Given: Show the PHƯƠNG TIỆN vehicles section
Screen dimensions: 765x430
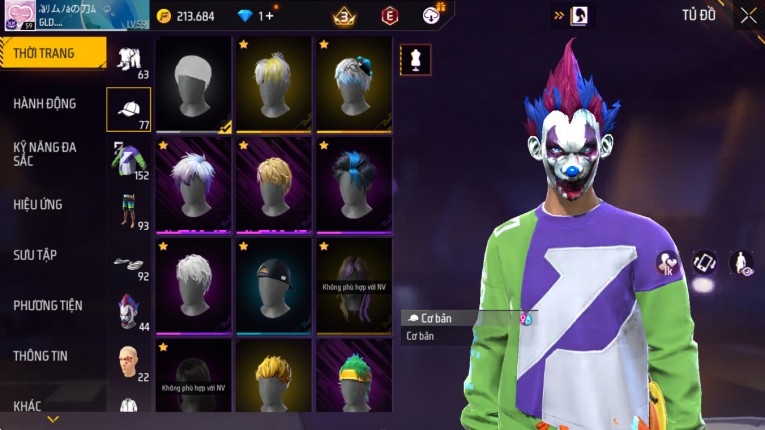Looking at the screenshot, I should pyautogui.click(x=48, y=305).
